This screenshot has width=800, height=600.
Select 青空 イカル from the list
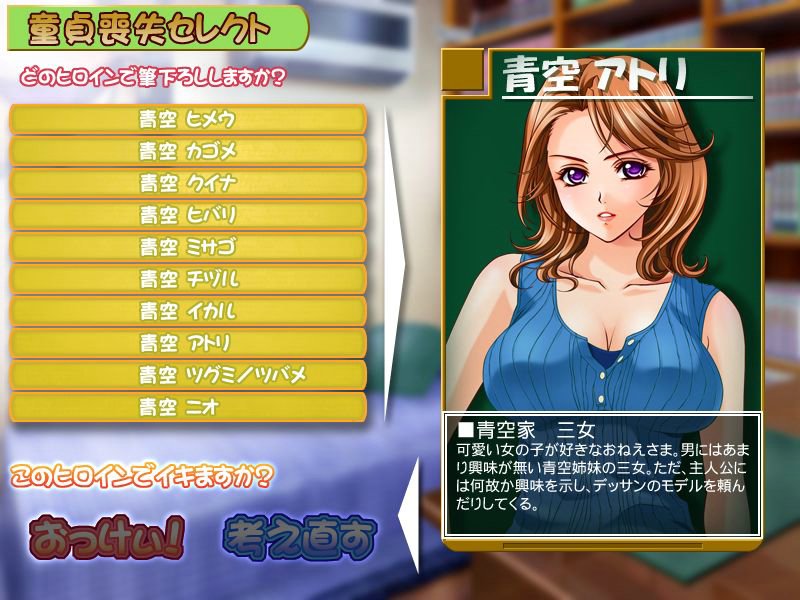[188, 311]
